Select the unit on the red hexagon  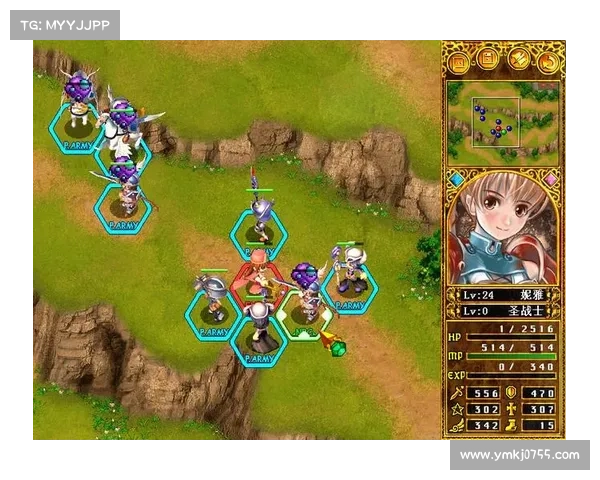pos(258,276)
